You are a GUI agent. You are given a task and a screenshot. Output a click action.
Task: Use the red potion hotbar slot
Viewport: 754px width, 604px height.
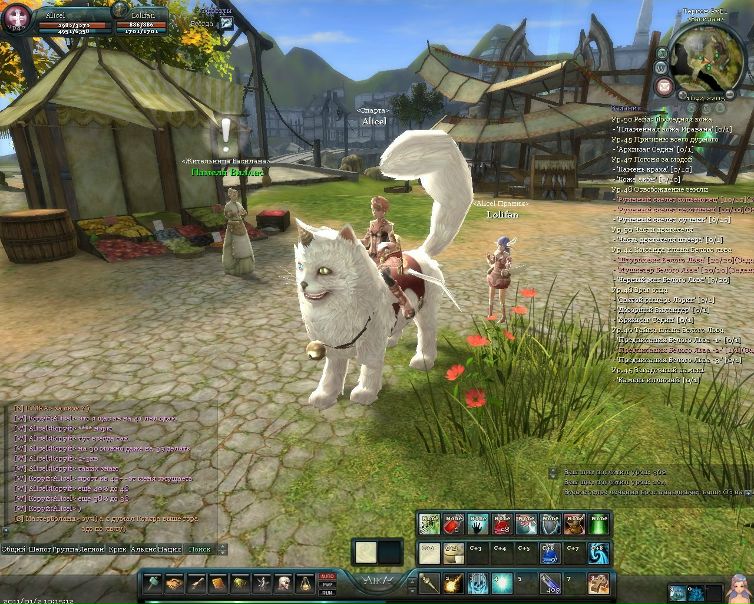click(x=453, y=524)
